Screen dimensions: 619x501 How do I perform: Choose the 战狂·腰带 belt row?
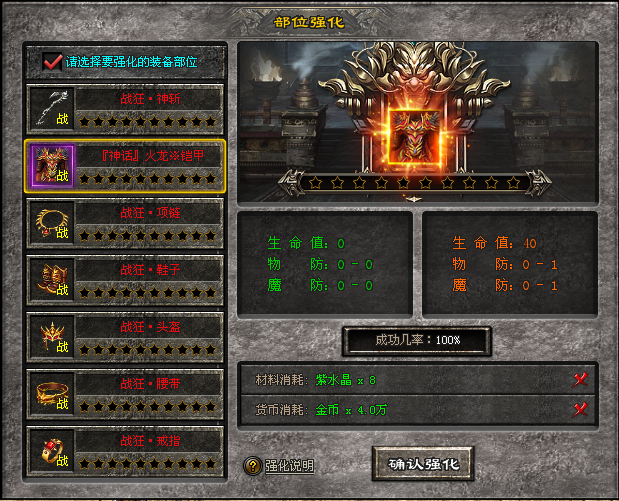pyautogui.click(x=124, y=394)
